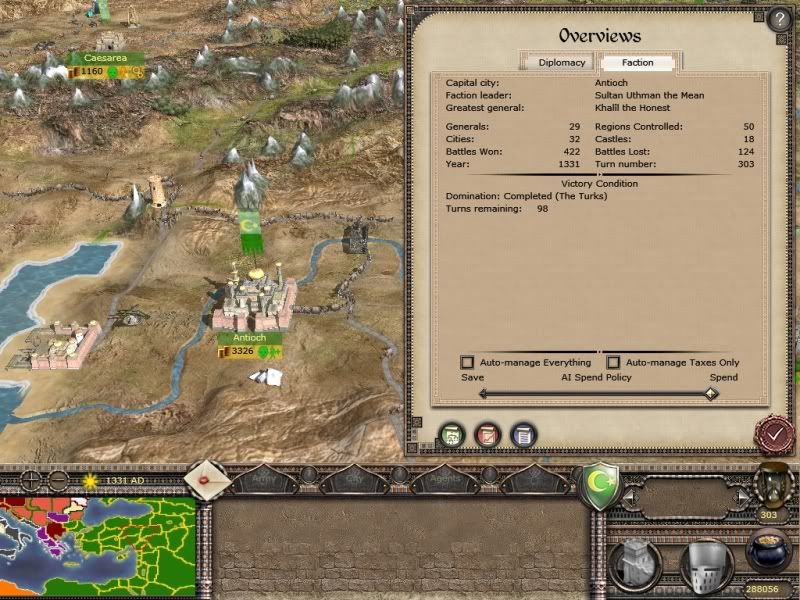The width and height of the screenshot is (800, 600).
Task: Open the Army tab
Action: (263, 480)
